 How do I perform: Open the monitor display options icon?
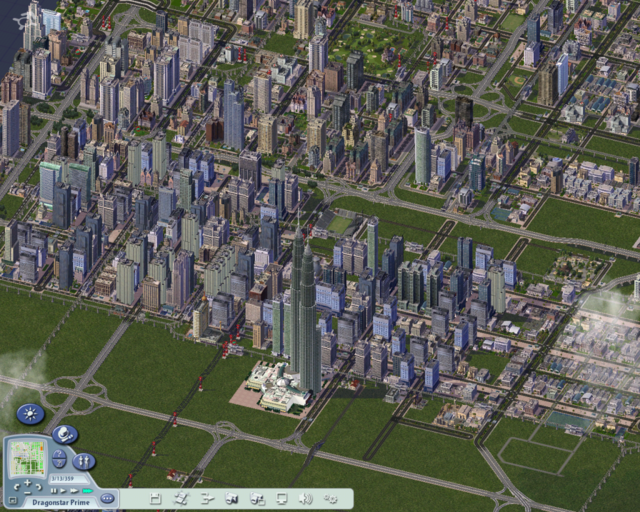[281, 497]
